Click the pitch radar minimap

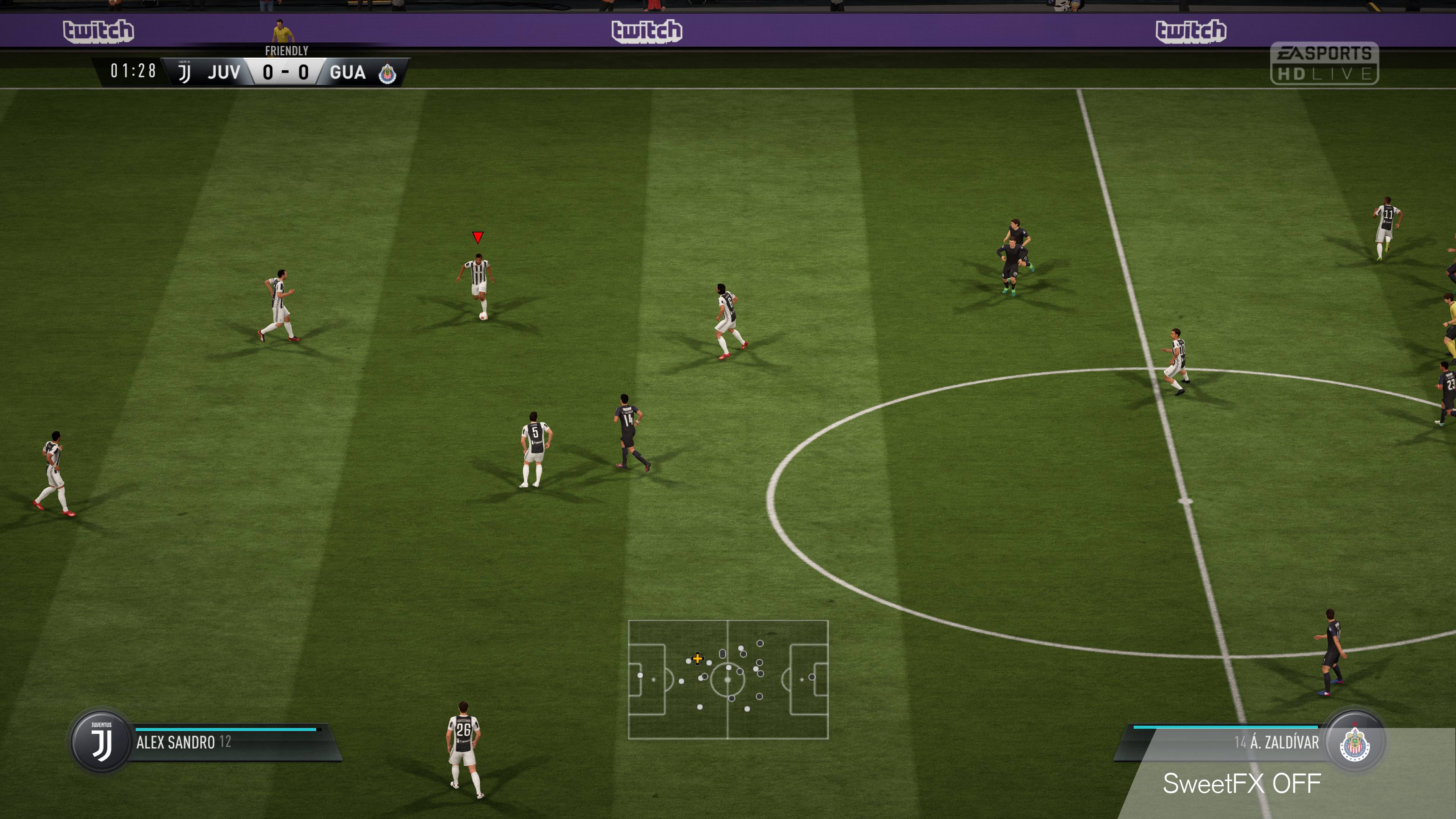(728, 679)
